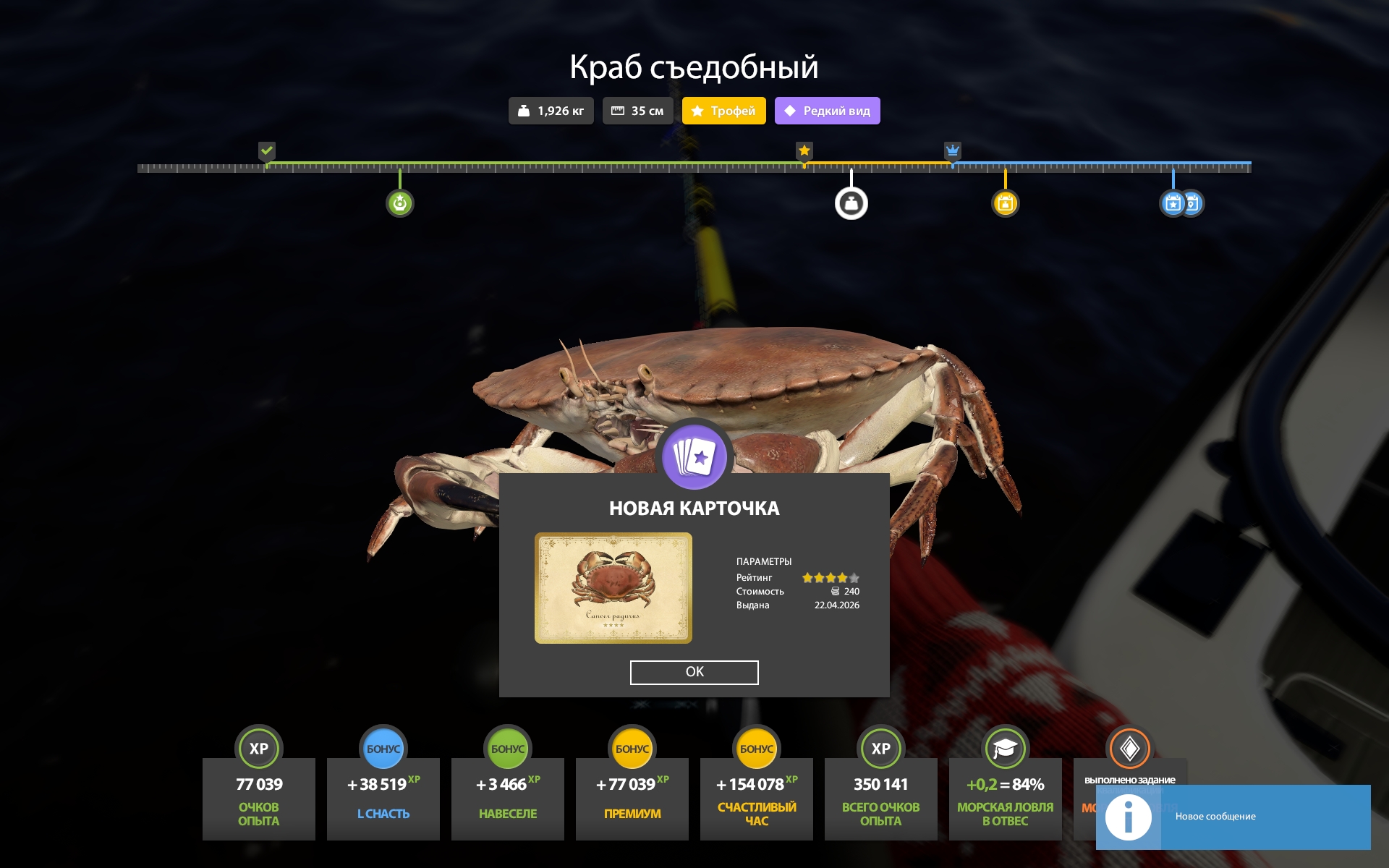Click the crown record marker on the scale

(952, 151)
